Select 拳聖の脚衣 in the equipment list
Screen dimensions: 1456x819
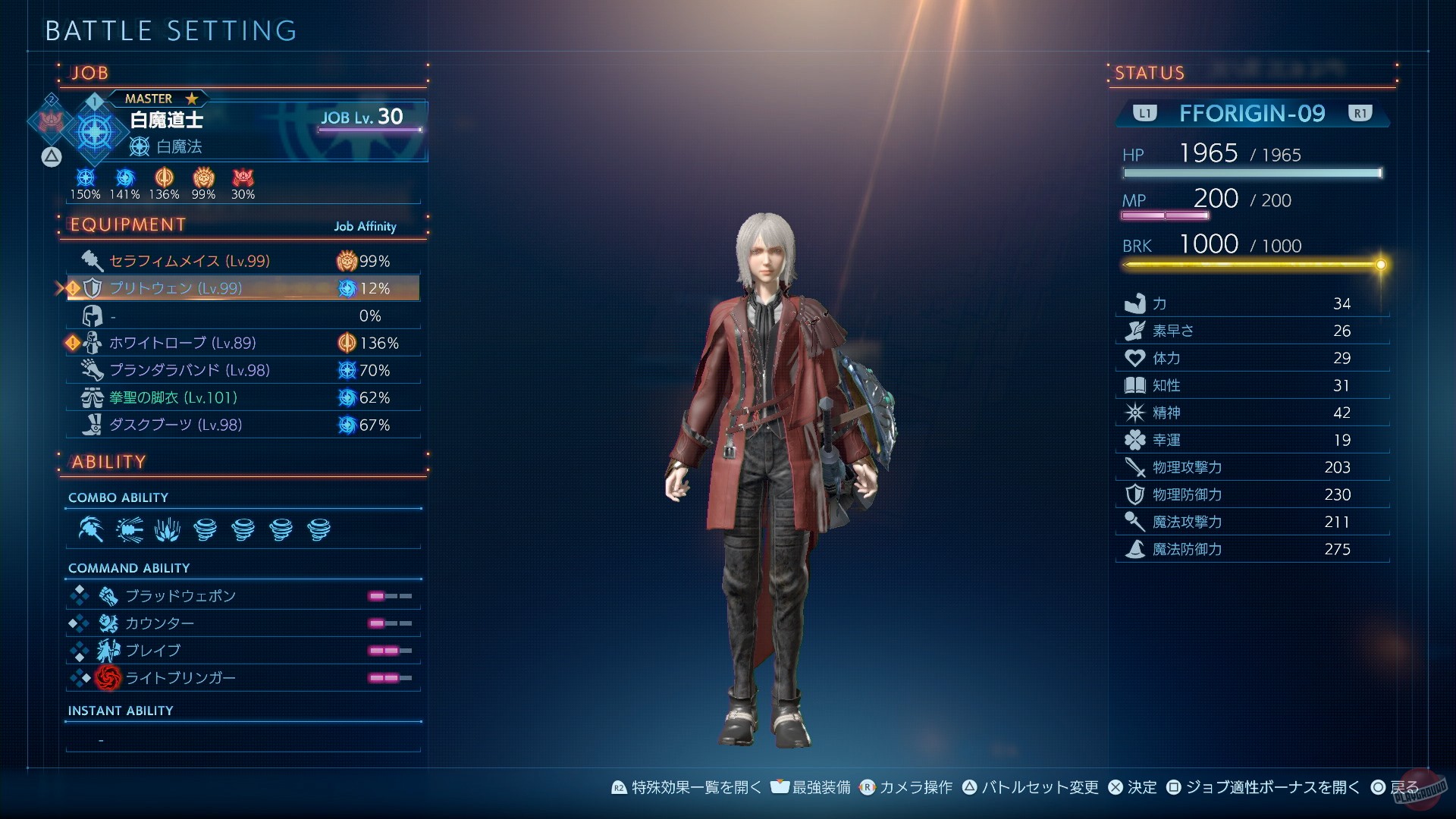click(x=171, y=397)
